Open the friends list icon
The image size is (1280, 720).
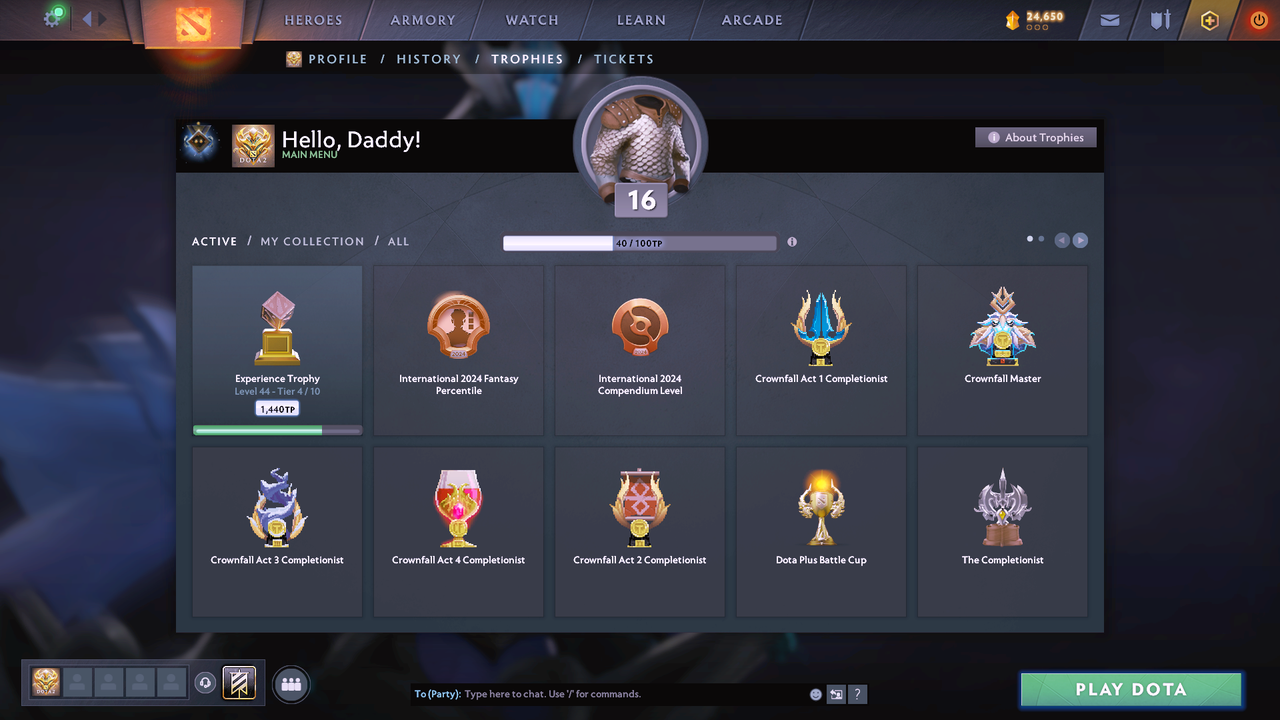click(x=290, y=684)
